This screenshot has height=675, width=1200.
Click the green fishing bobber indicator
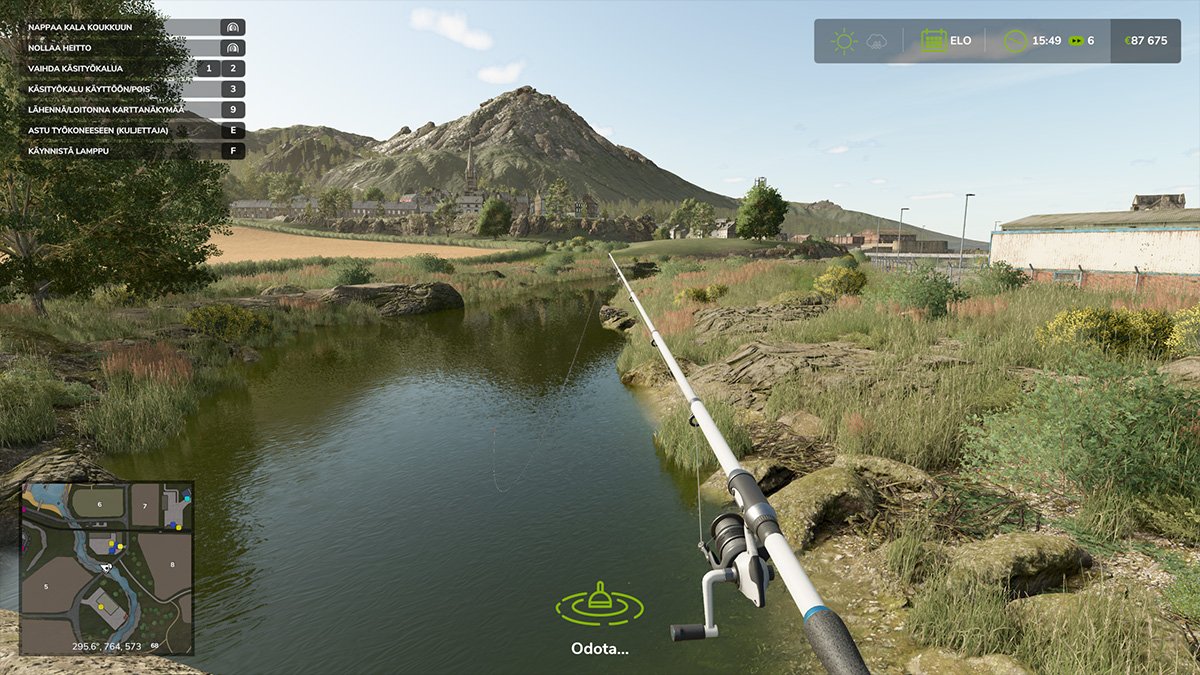(x=599, y=602)
